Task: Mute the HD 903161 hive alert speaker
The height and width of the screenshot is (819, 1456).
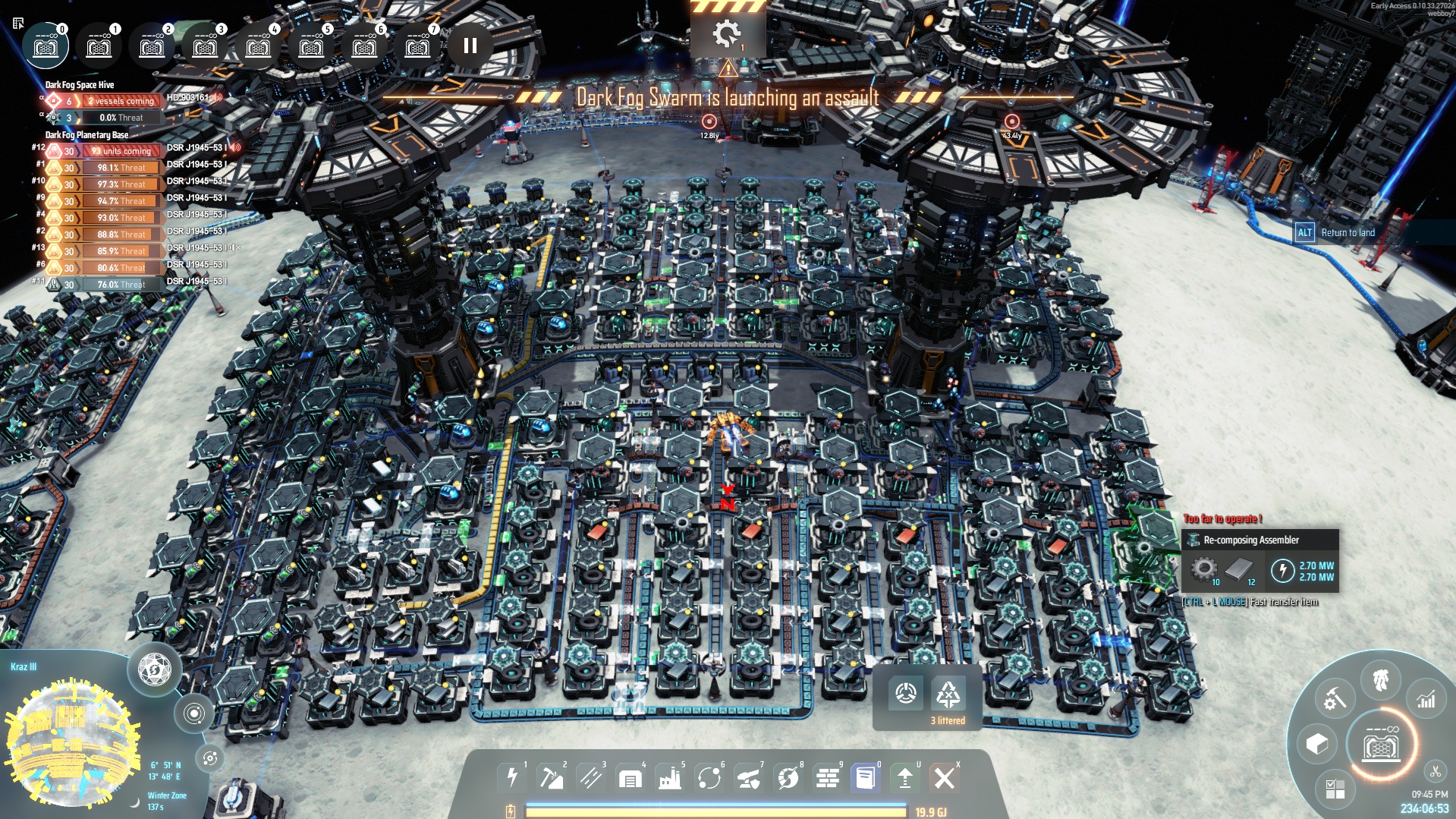Action: point(218,99)
